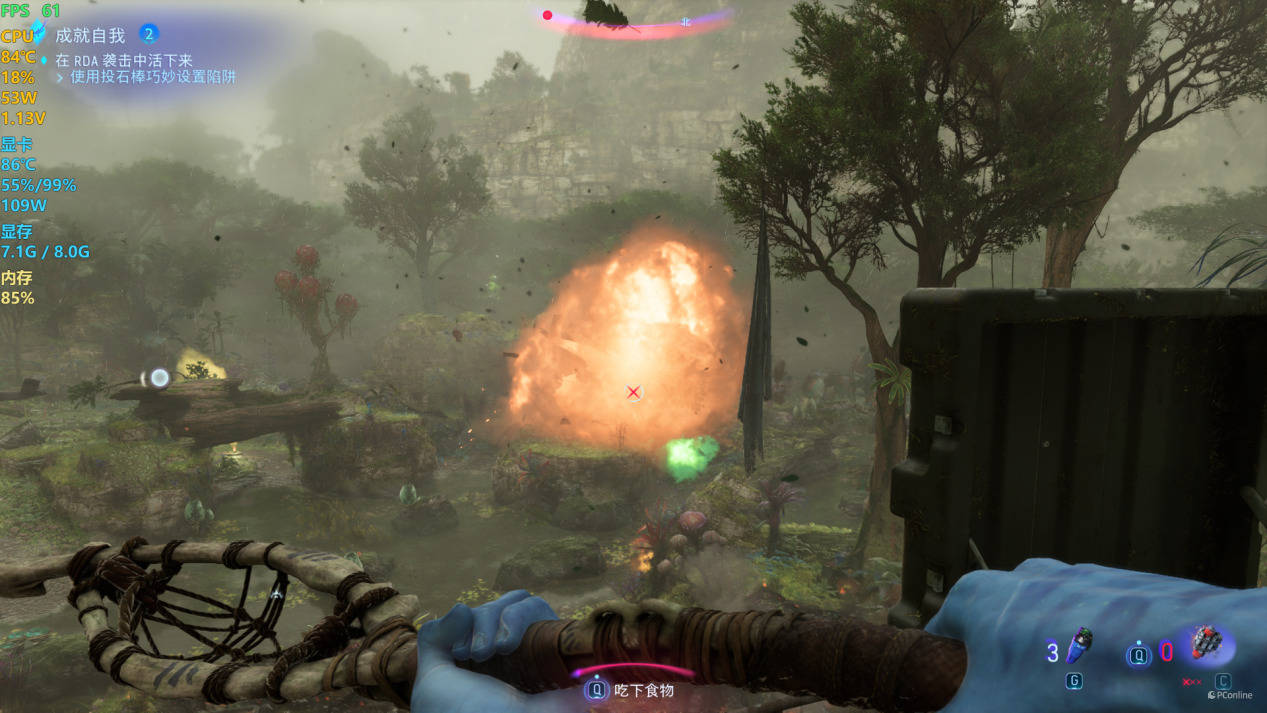Open the 成就自我 quest tracker title

(90, 35)
